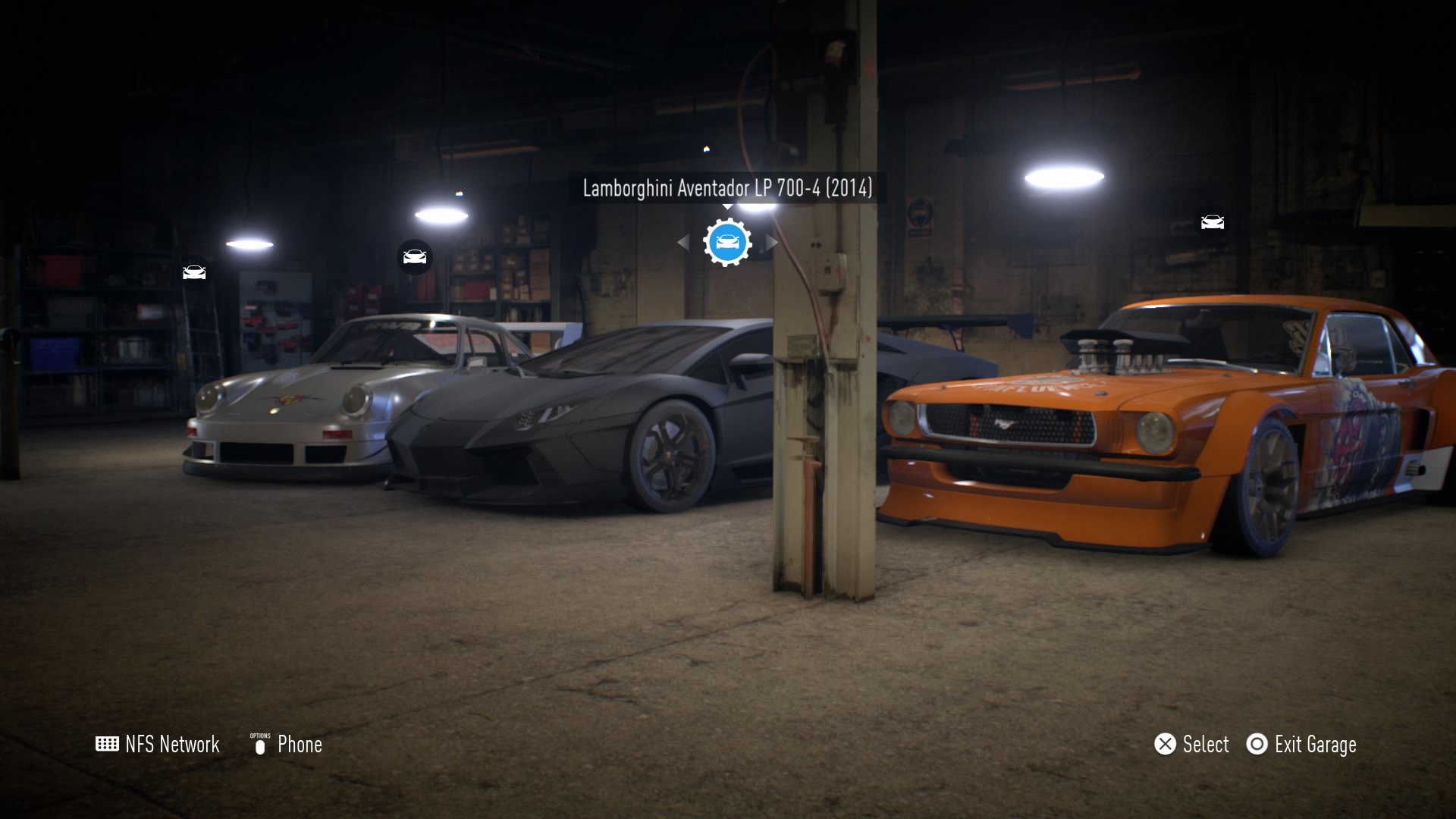Pick the dark round car icon above the silver Porsche
Image resolution: width=1456 pixels, height=819 pixels.
(x=415, y=257)
